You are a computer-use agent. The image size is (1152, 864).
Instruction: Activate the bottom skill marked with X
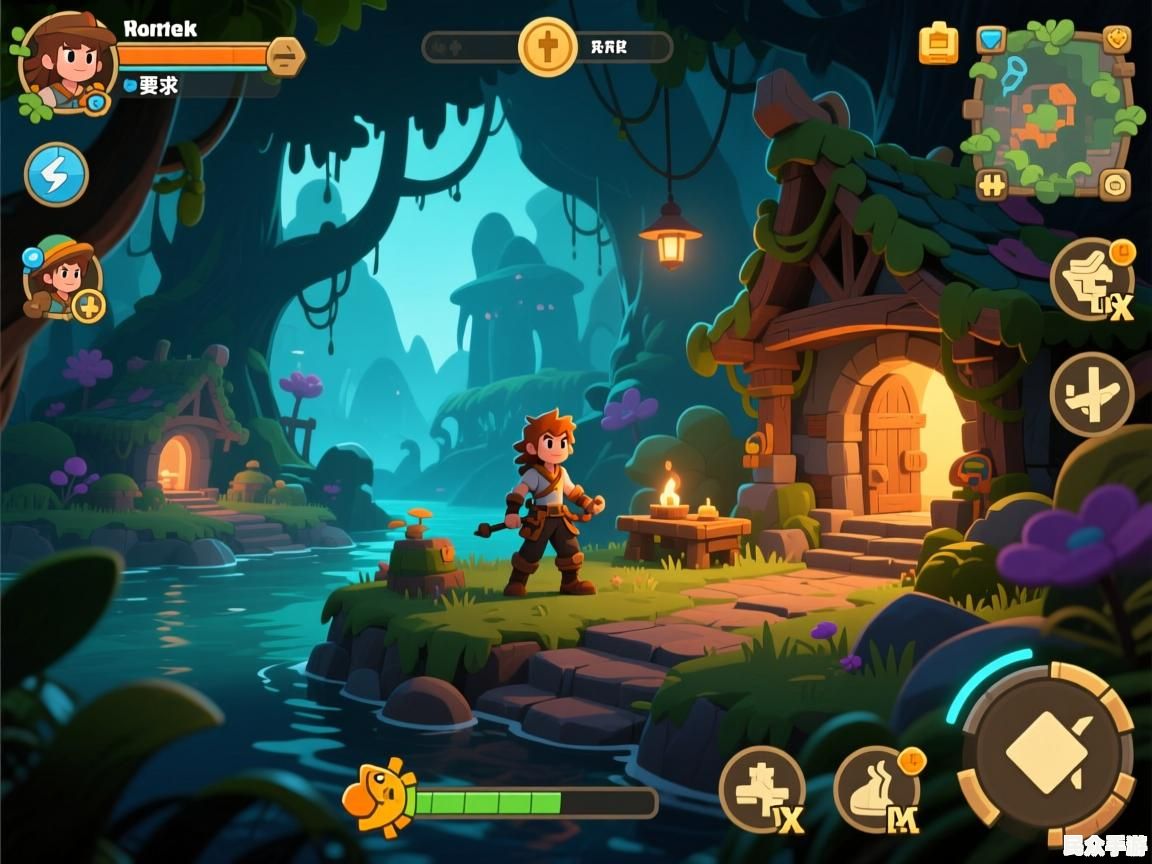(x=762, y=790)
